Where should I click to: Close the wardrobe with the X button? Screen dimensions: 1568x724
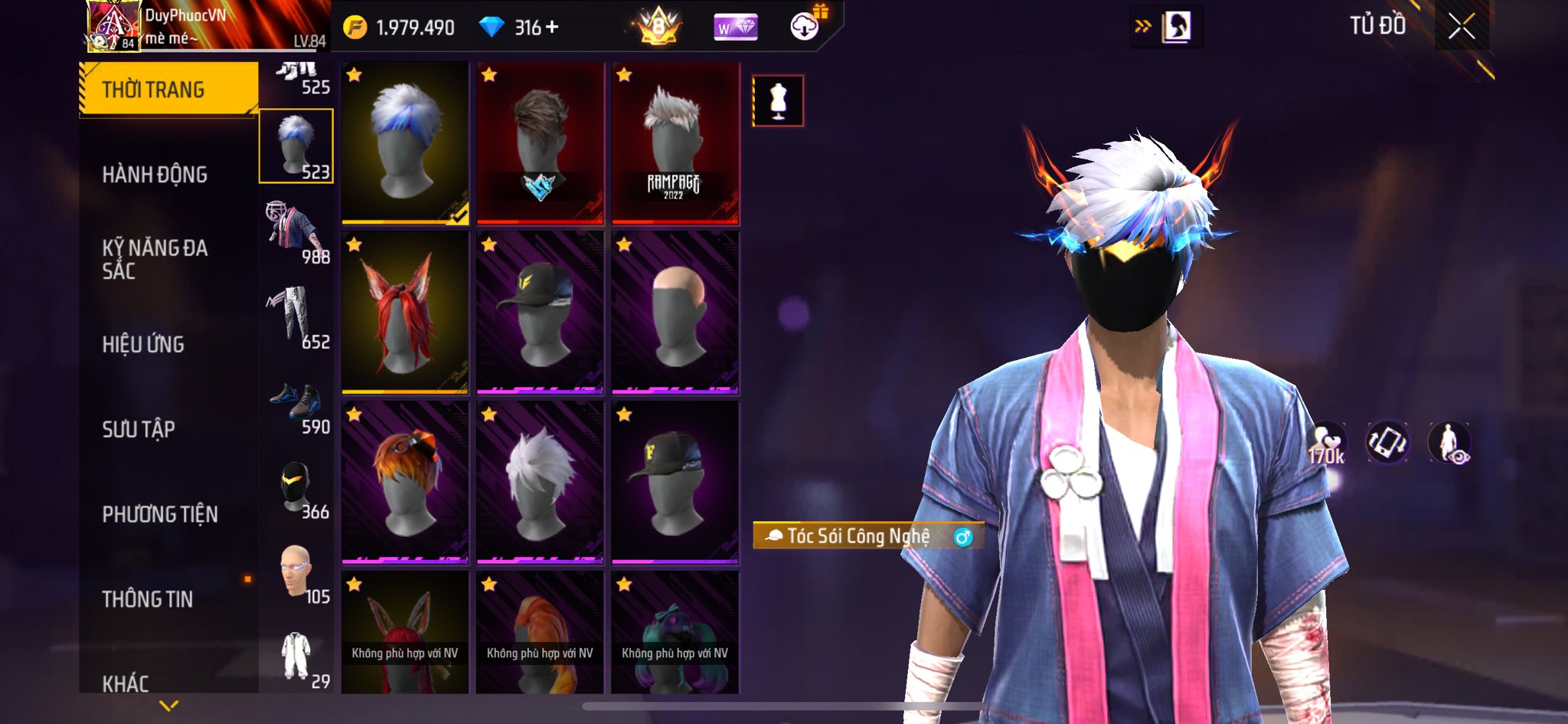coord(1461,28)
